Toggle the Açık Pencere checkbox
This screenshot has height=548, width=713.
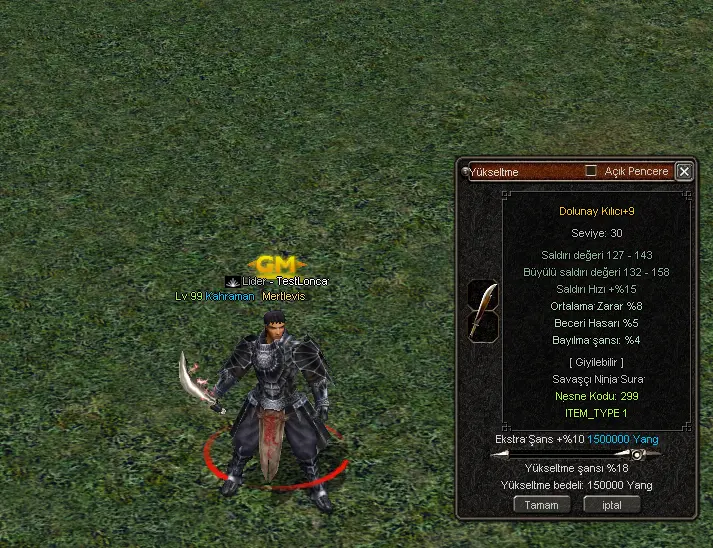click(591, 171)
